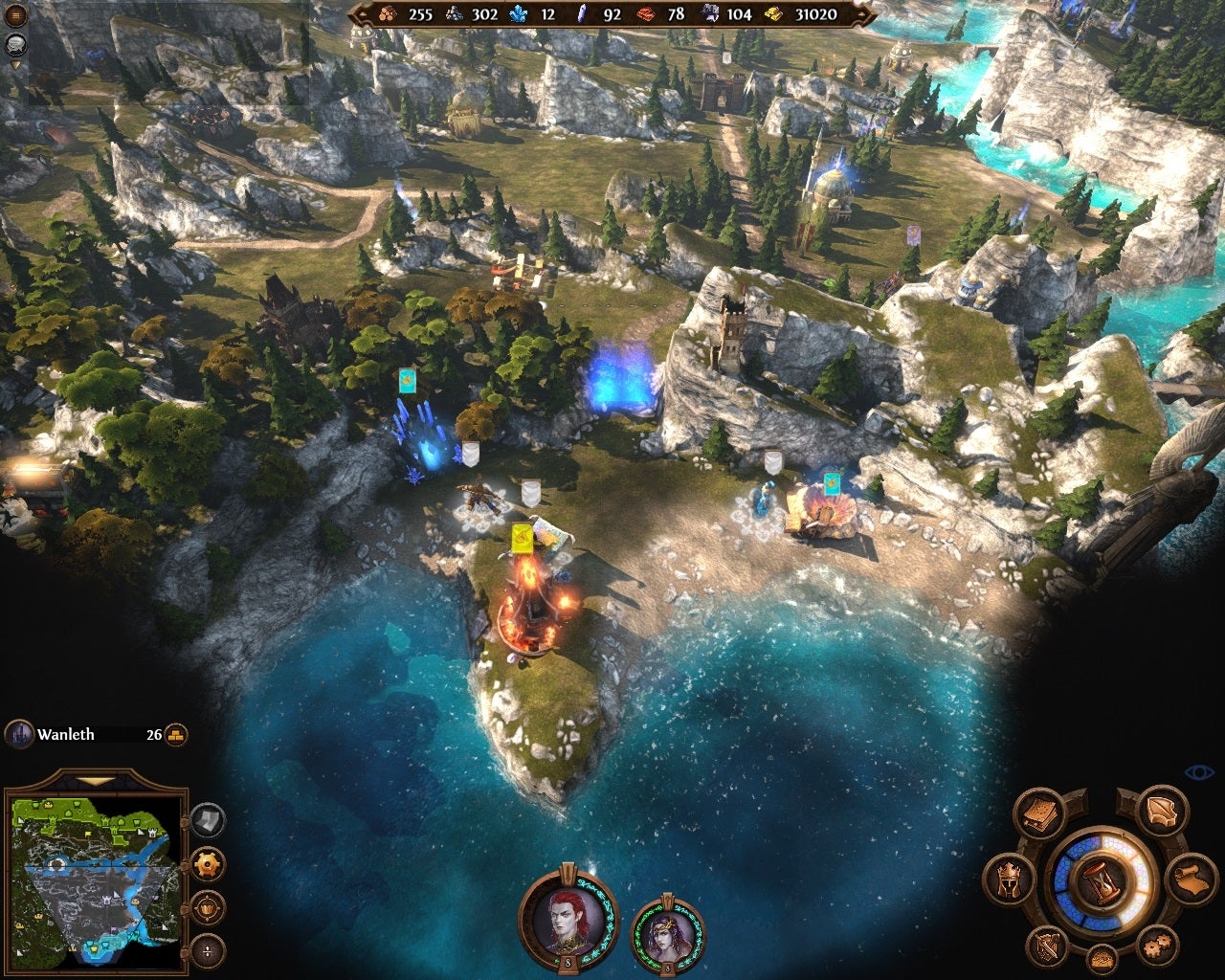
Task: Open the chat speech bubble button
Action: [x=16, y=43]
